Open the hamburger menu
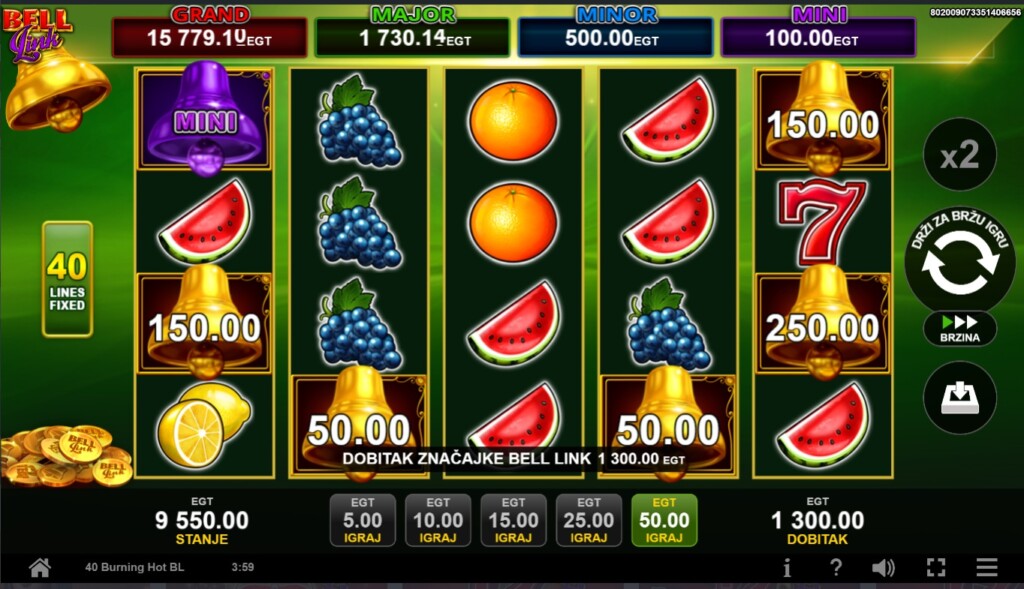Viewport: 1024px width, 589px height. [987, 568]
